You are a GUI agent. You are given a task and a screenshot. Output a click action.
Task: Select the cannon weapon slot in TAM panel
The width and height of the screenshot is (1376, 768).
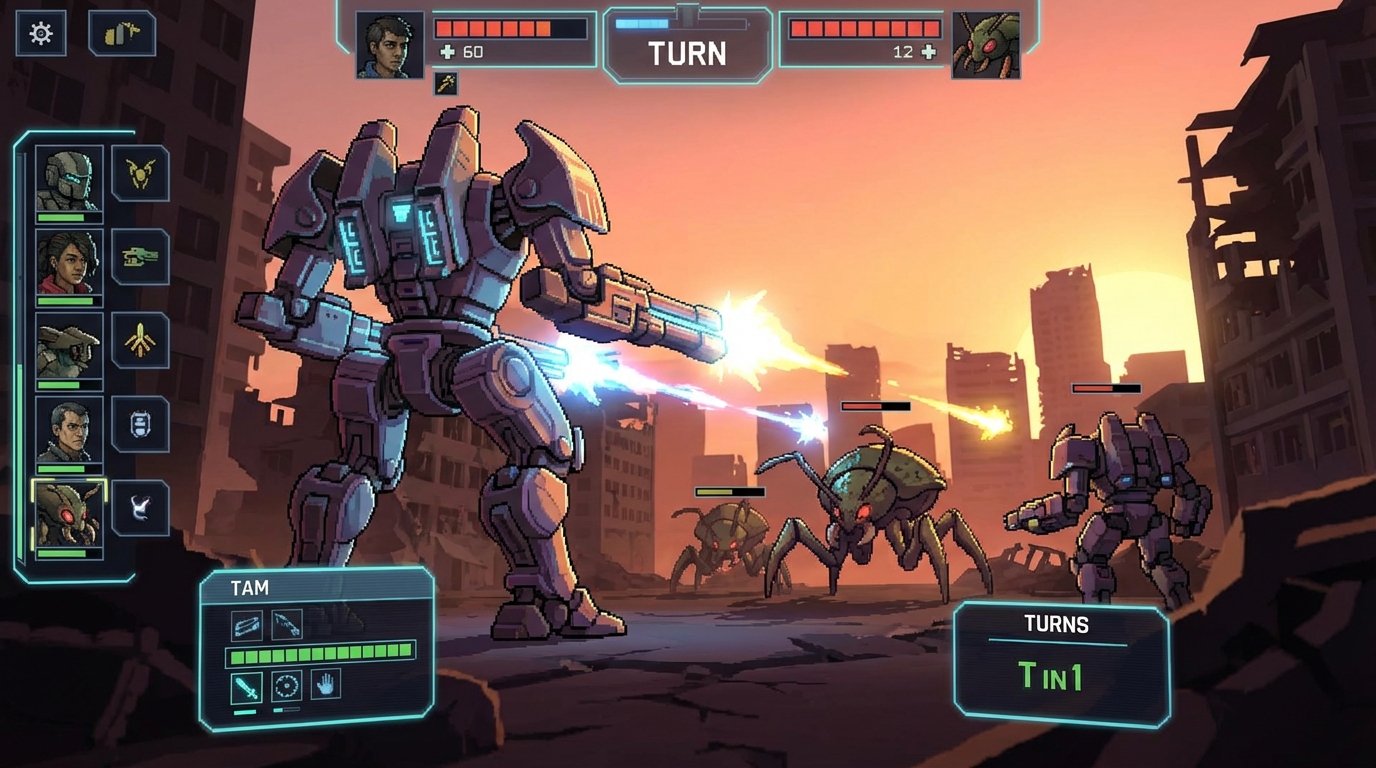[x=247, y=625]
